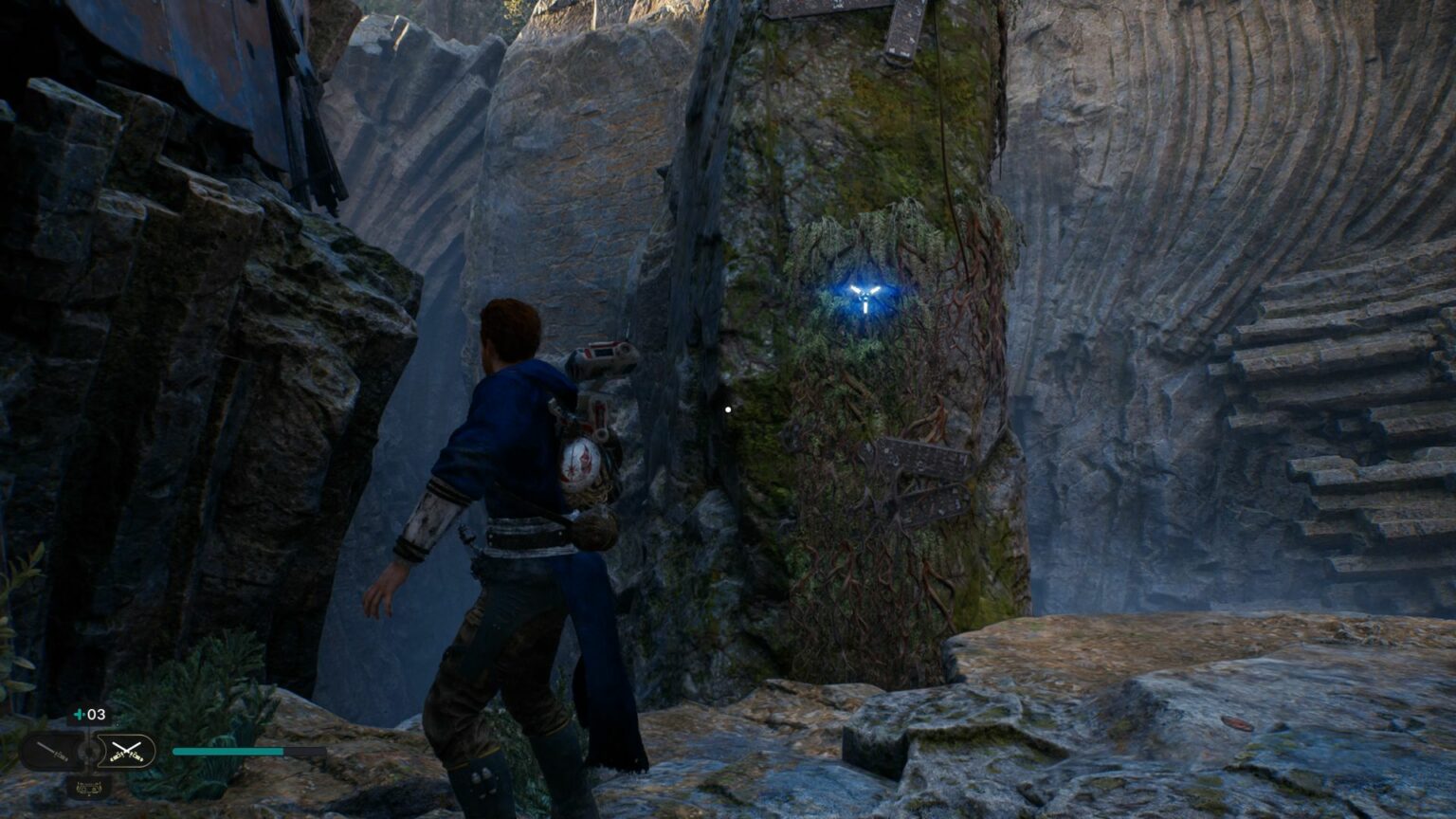The height and width of the screenshot is (819, 1456).
Task: Click the 03 stim count label
Action: (95, 715)
